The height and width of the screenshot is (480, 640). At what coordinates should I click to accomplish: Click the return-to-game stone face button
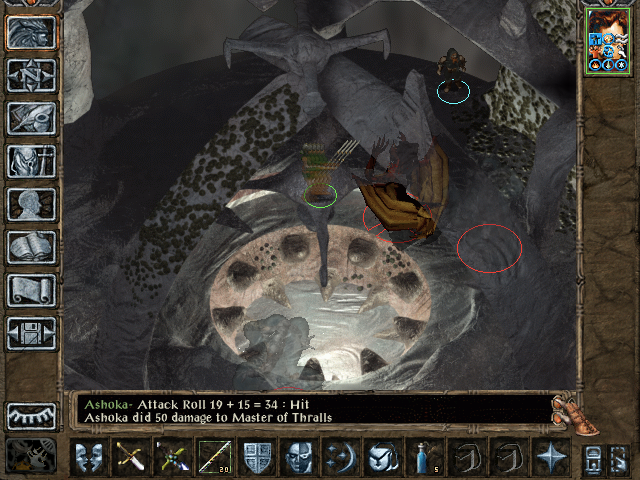tap(31, 32)
